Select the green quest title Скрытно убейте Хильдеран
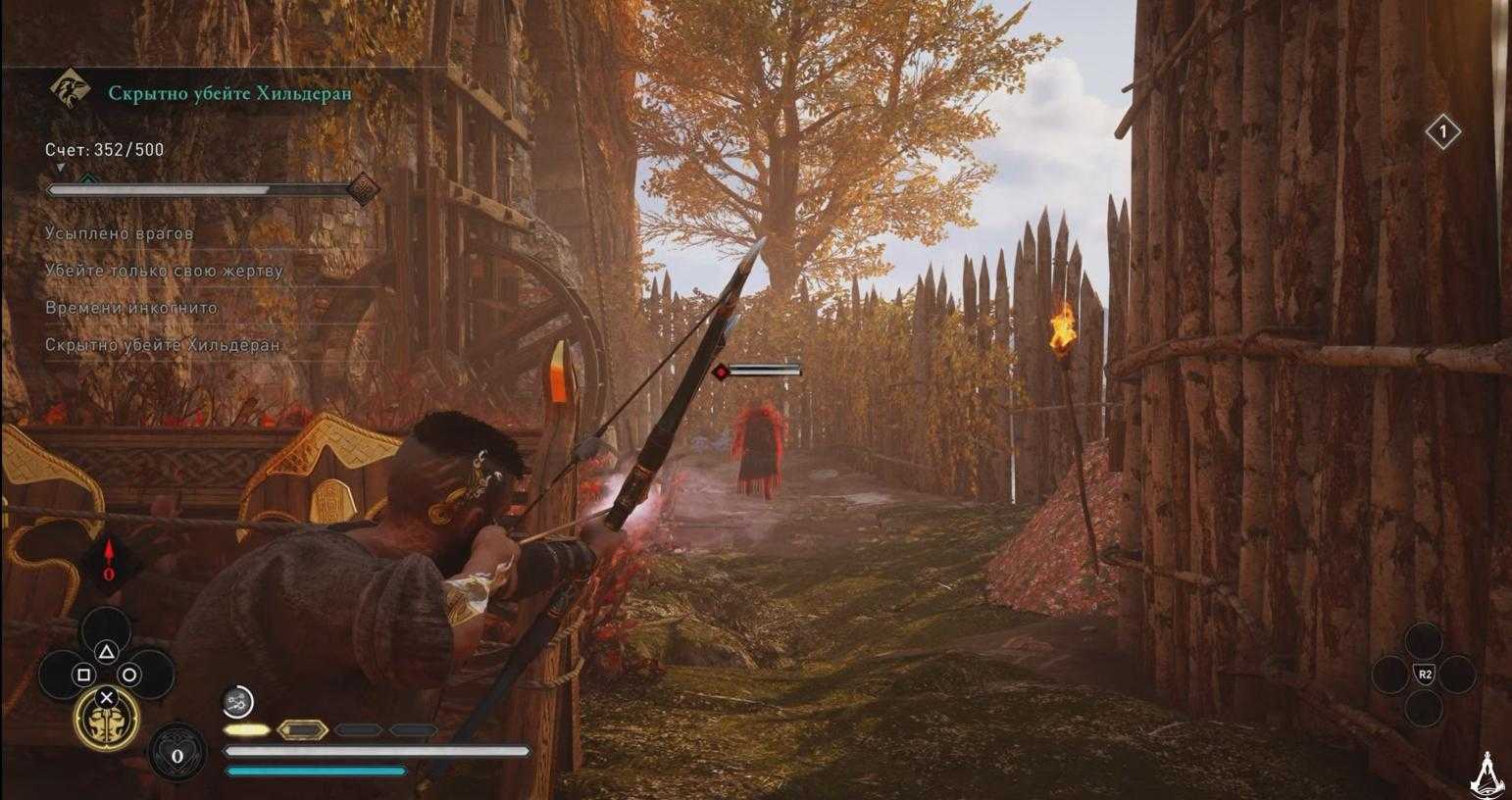The width and height of the screenshot is (1512, 800). pyautogui.click(x=229, y=93)
